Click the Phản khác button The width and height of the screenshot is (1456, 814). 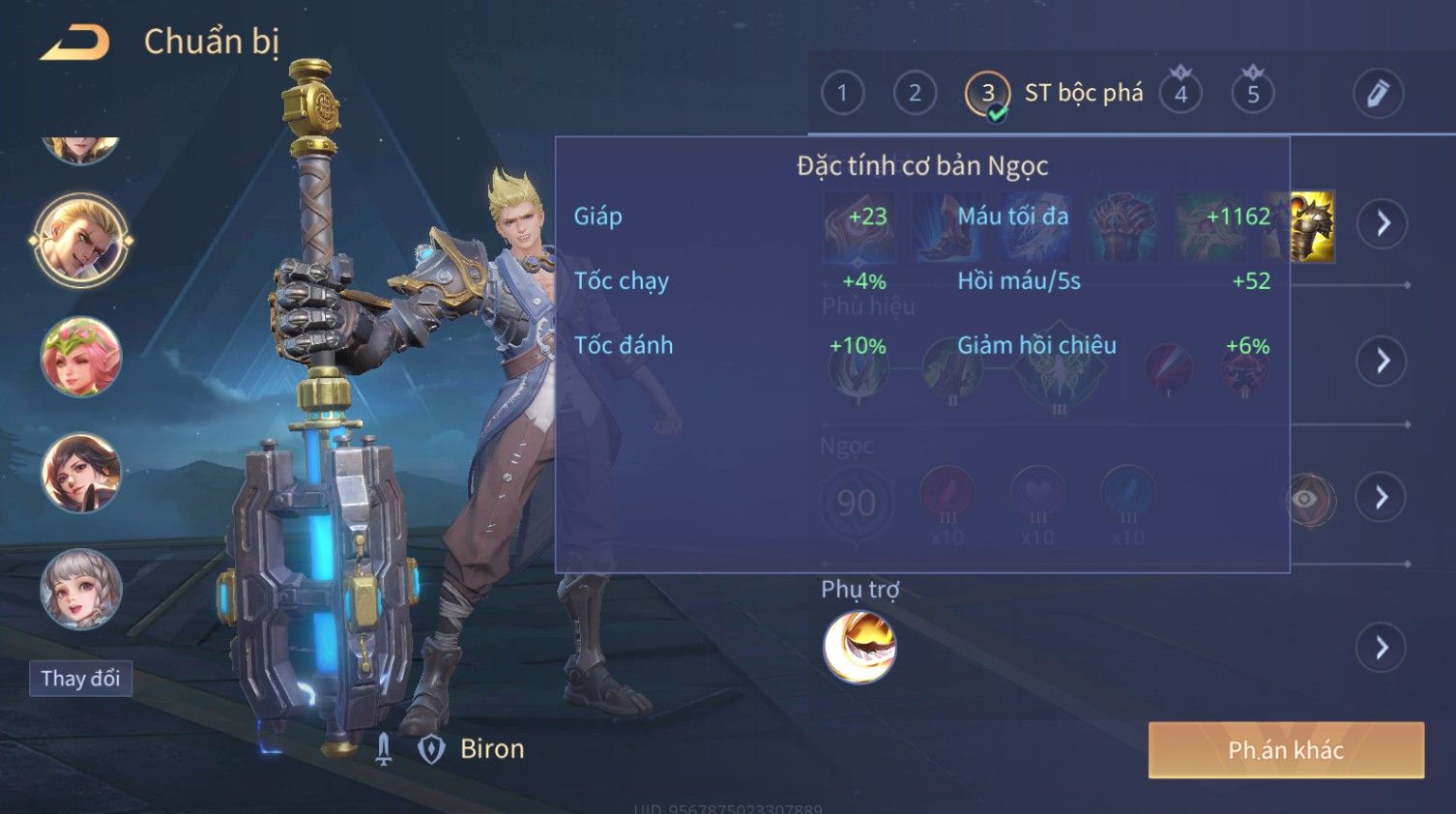click(x=1286, y=750)
